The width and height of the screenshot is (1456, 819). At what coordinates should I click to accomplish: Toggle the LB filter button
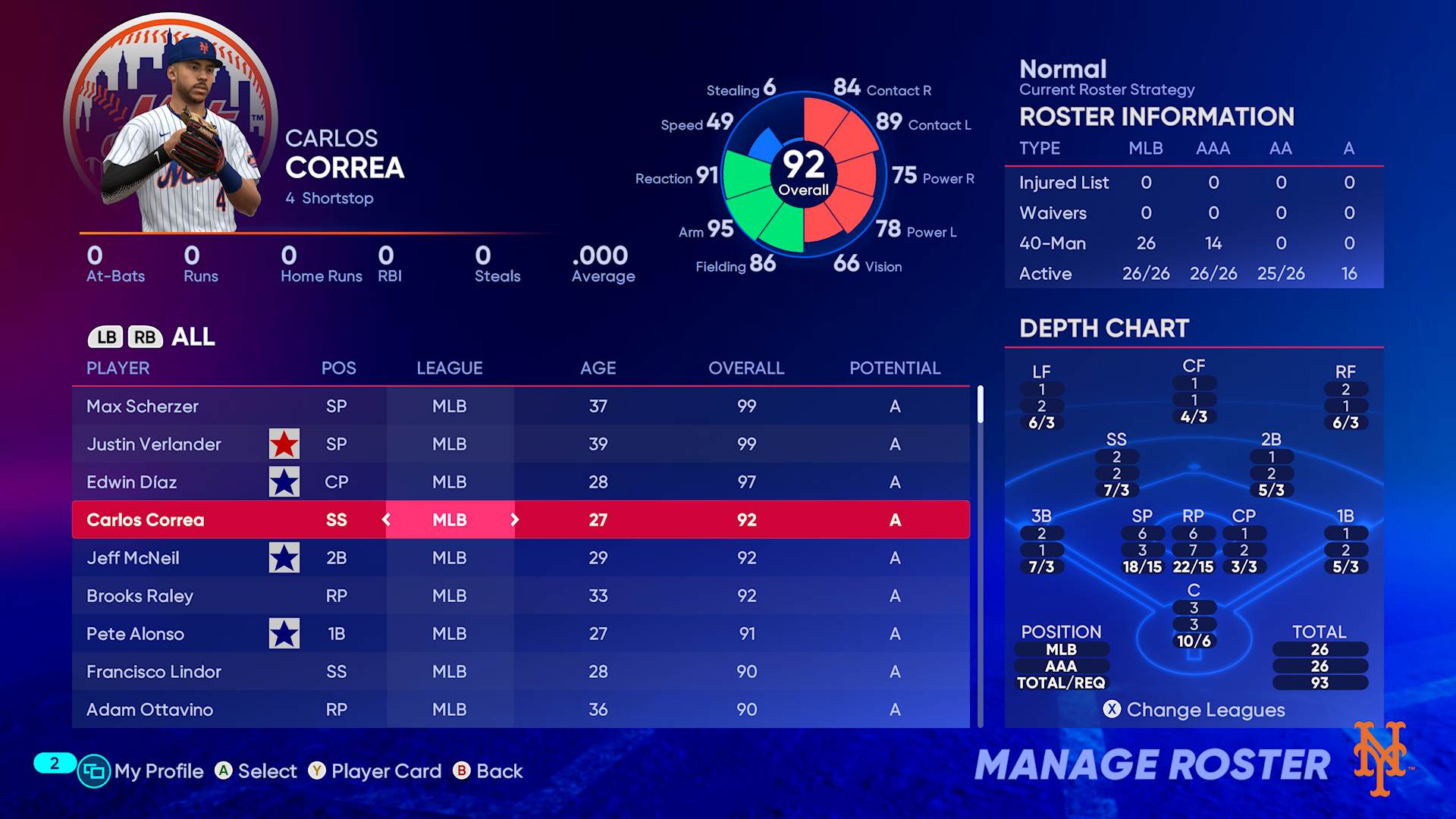107,337
